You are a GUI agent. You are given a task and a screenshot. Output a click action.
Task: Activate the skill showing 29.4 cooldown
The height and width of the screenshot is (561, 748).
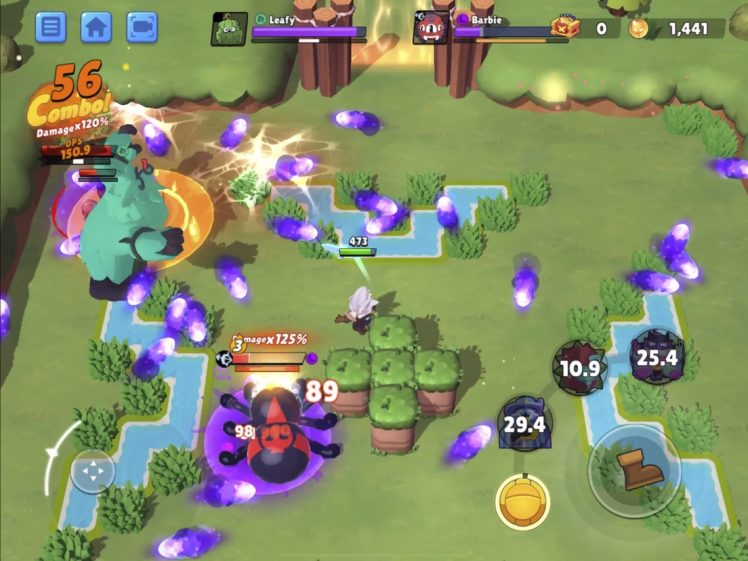524,424
